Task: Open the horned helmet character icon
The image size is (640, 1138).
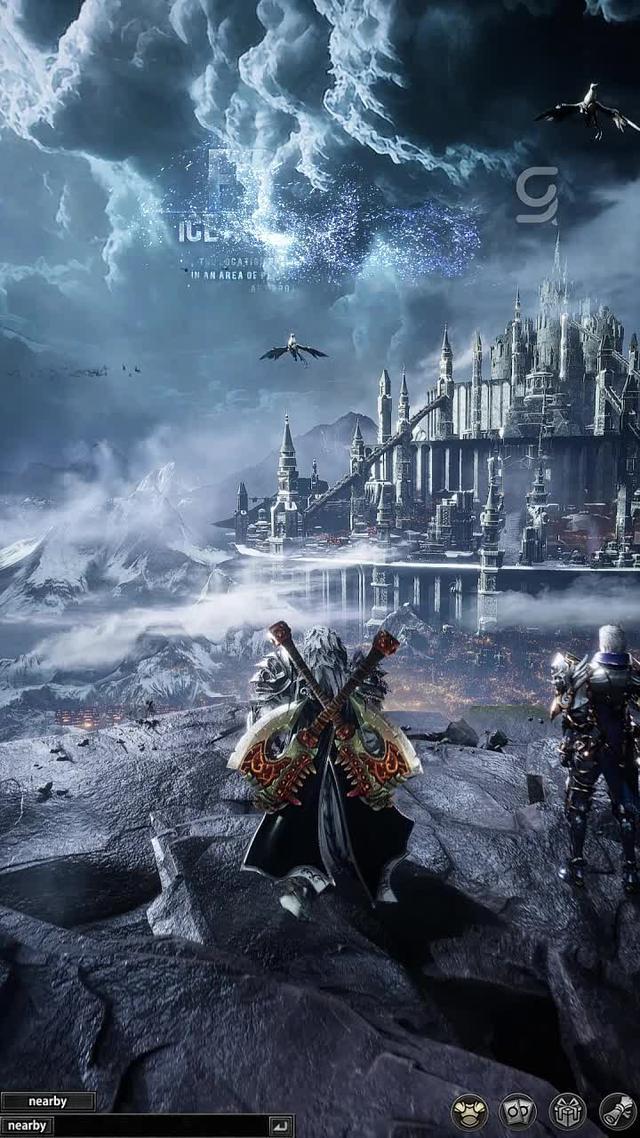Action: 469,1112
